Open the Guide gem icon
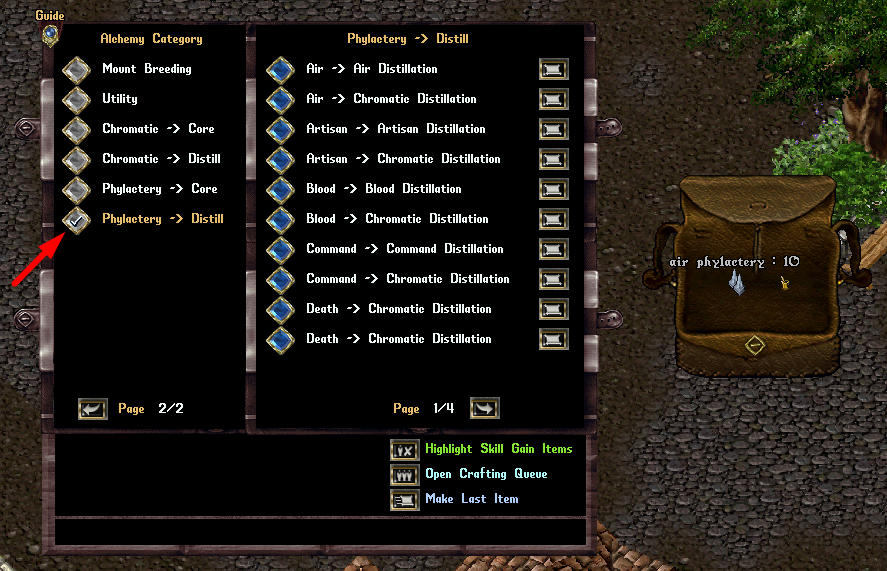This screenshot has width=887, height=571. pos(50,34)
